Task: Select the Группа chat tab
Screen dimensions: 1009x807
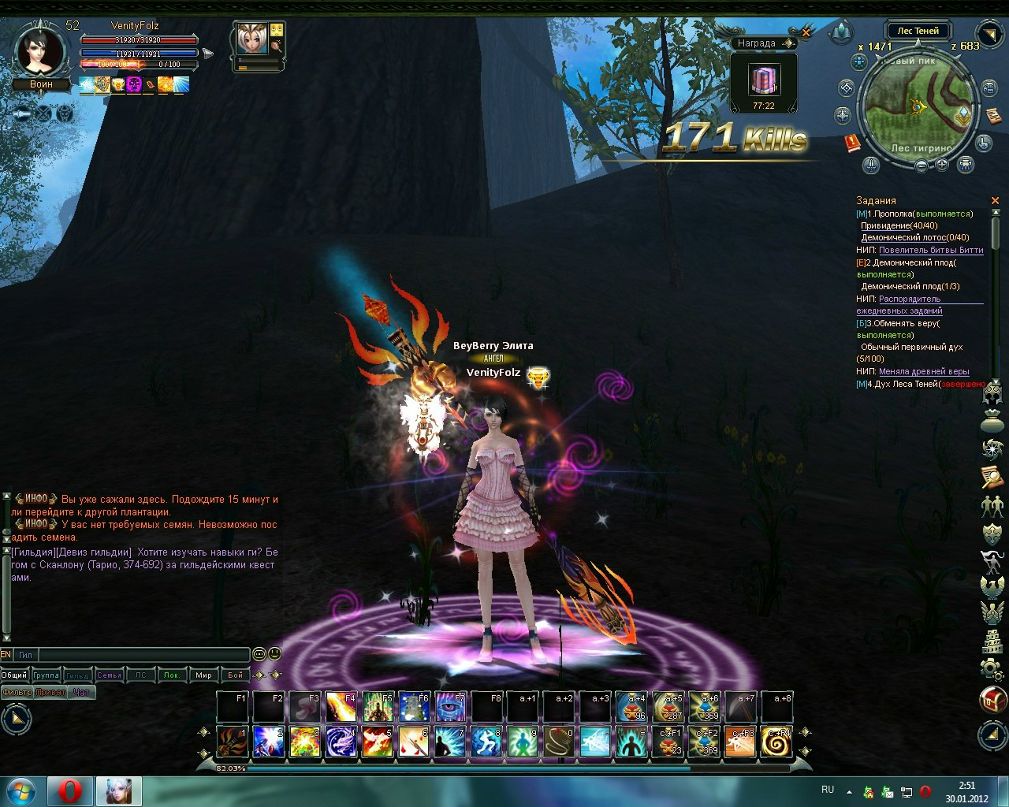Action: 46,675
